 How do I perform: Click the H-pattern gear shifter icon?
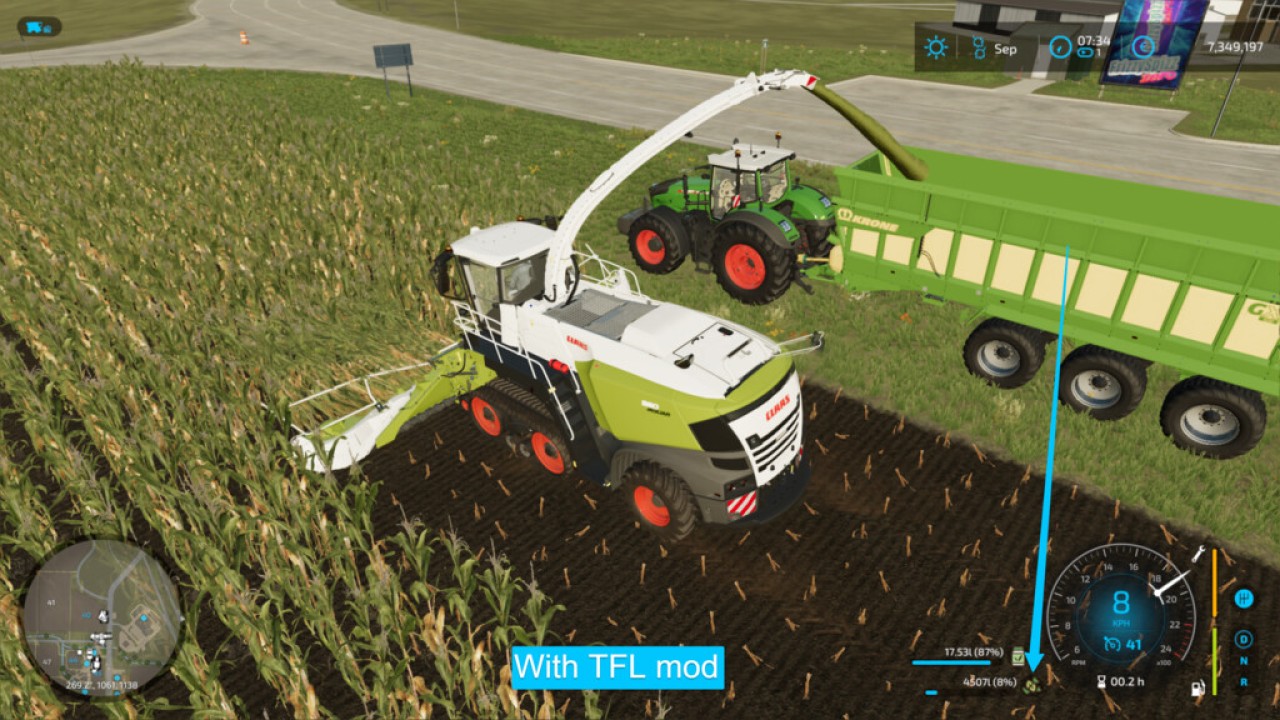coord(1243,599)
